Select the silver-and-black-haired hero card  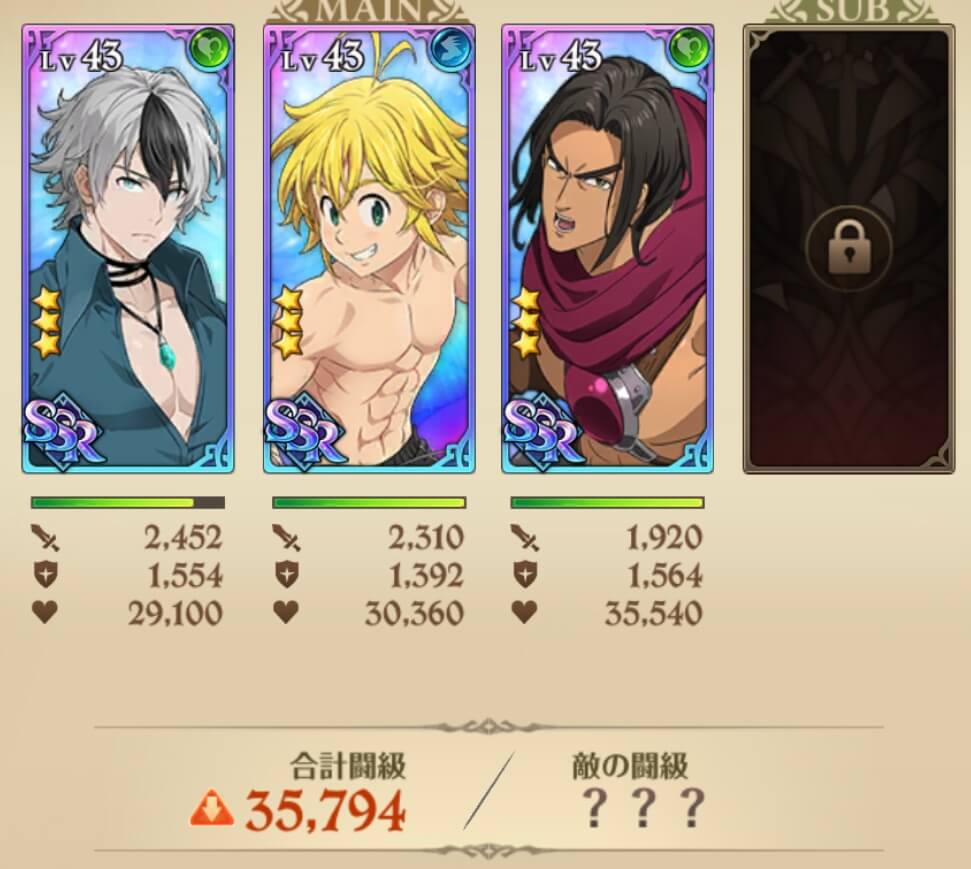tap(128, 249)
